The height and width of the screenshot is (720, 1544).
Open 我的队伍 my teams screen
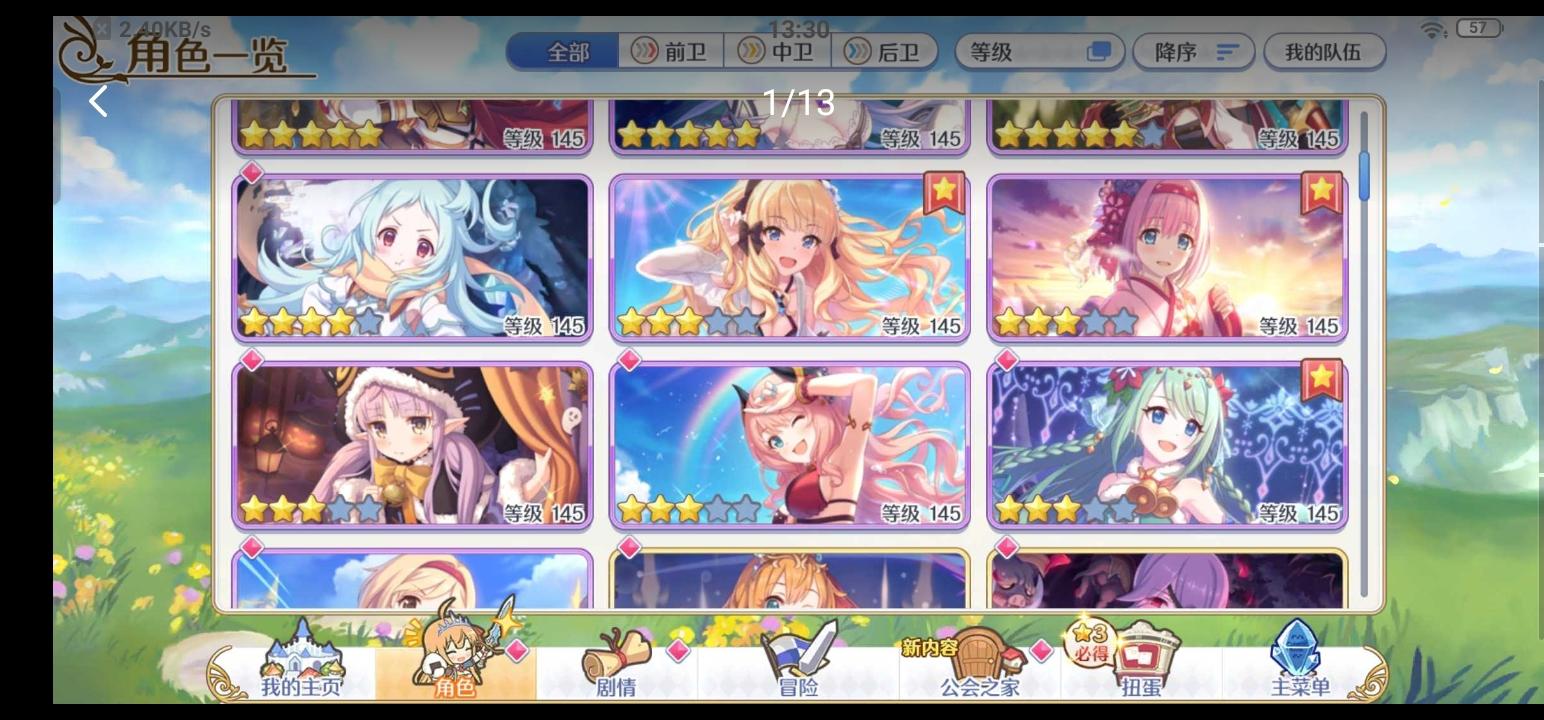(x=1326, y=53)
